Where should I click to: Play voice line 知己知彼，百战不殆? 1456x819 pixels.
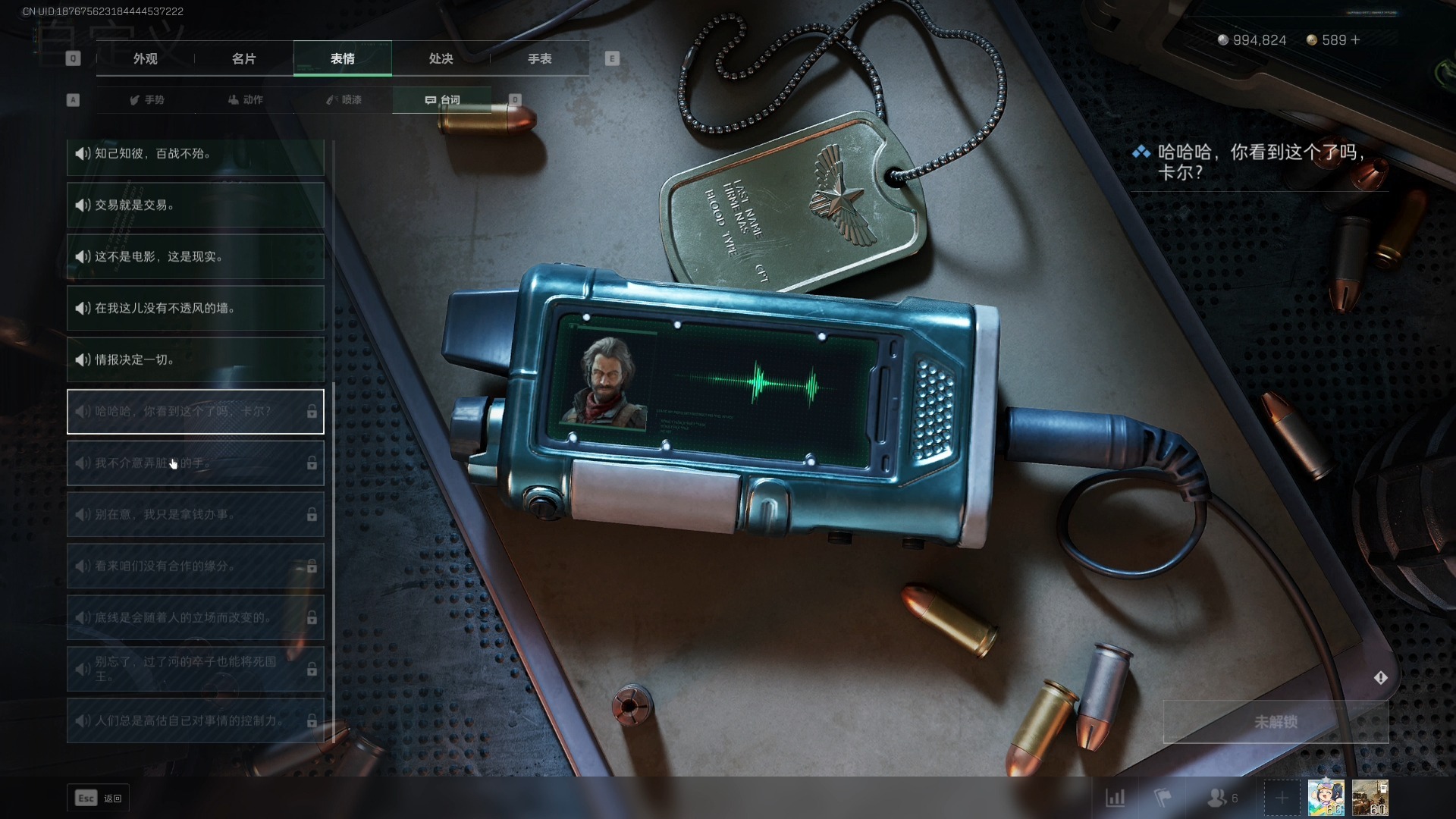click(195, 155)
